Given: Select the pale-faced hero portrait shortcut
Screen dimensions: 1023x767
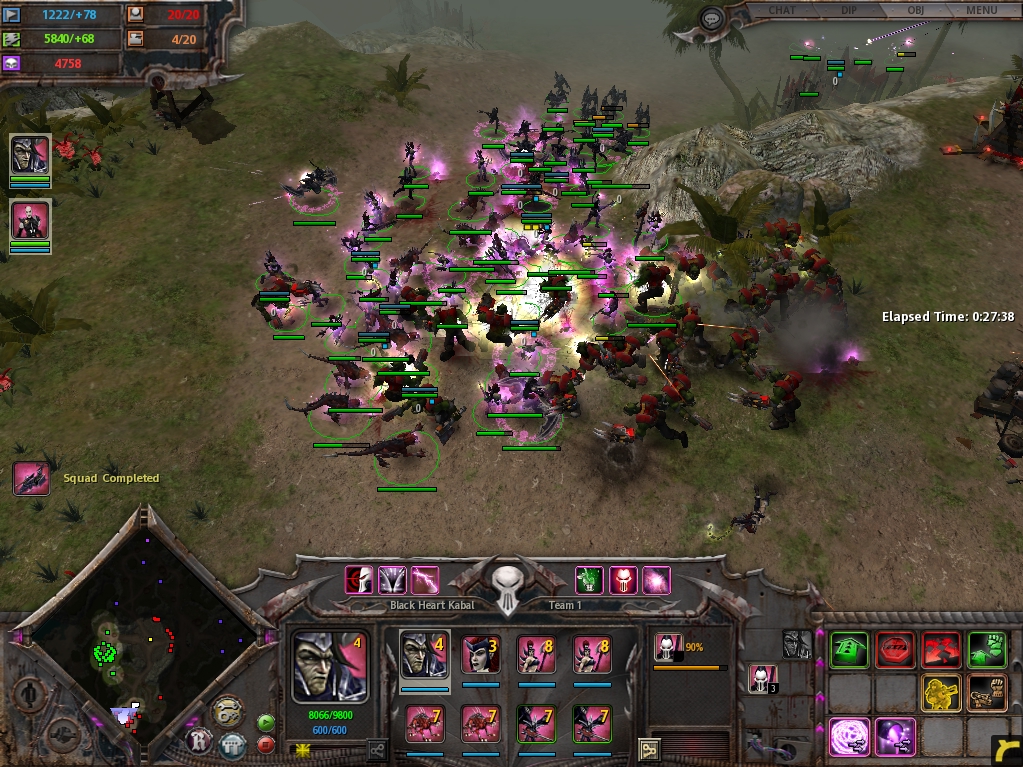Looking at the screenshot, I should (30, 220).
